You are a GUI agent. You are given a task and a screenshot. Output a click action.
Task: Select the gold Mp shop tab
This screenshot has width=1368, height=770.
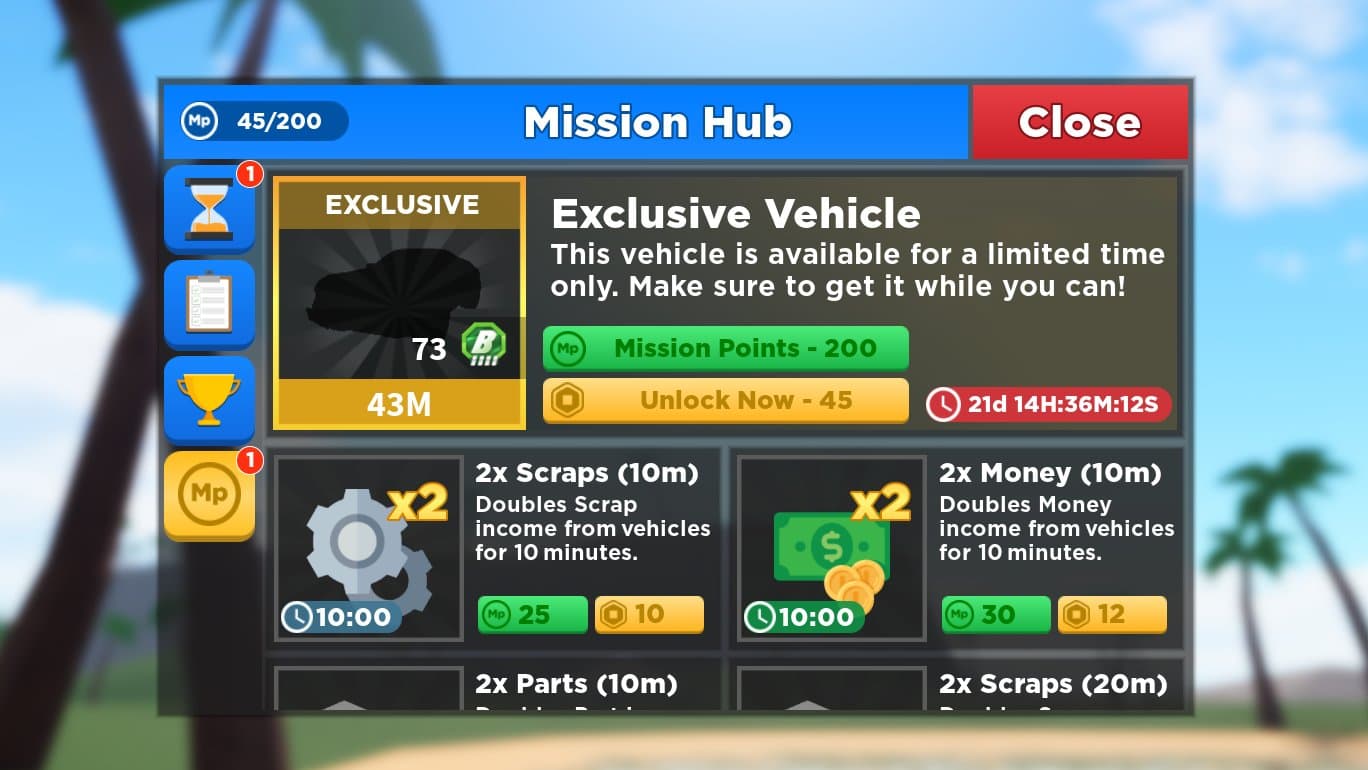[x=209, y=494]
